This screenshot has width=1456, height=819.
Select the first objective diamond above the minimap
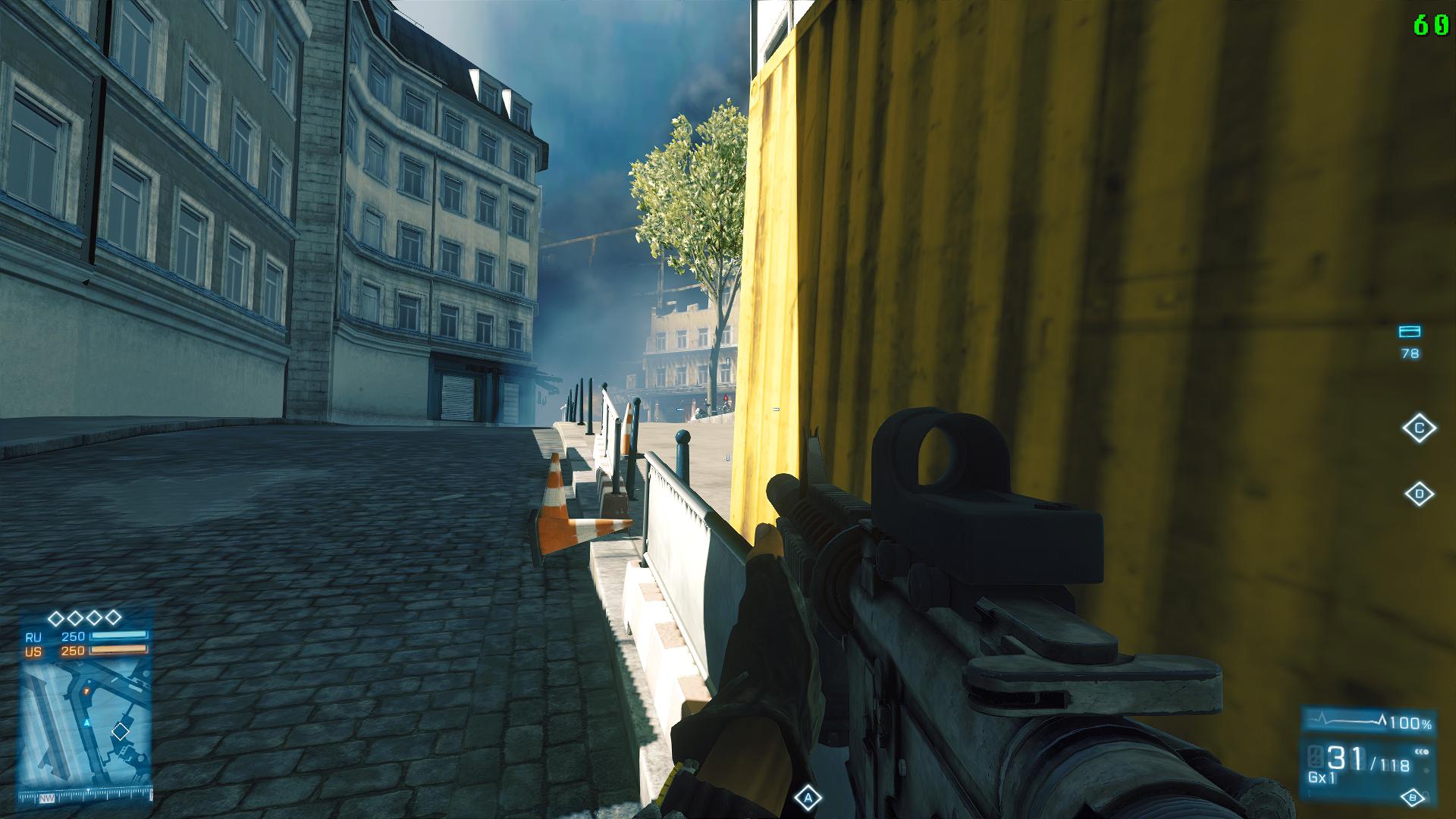pyautogui.click(x=57, y=617)
